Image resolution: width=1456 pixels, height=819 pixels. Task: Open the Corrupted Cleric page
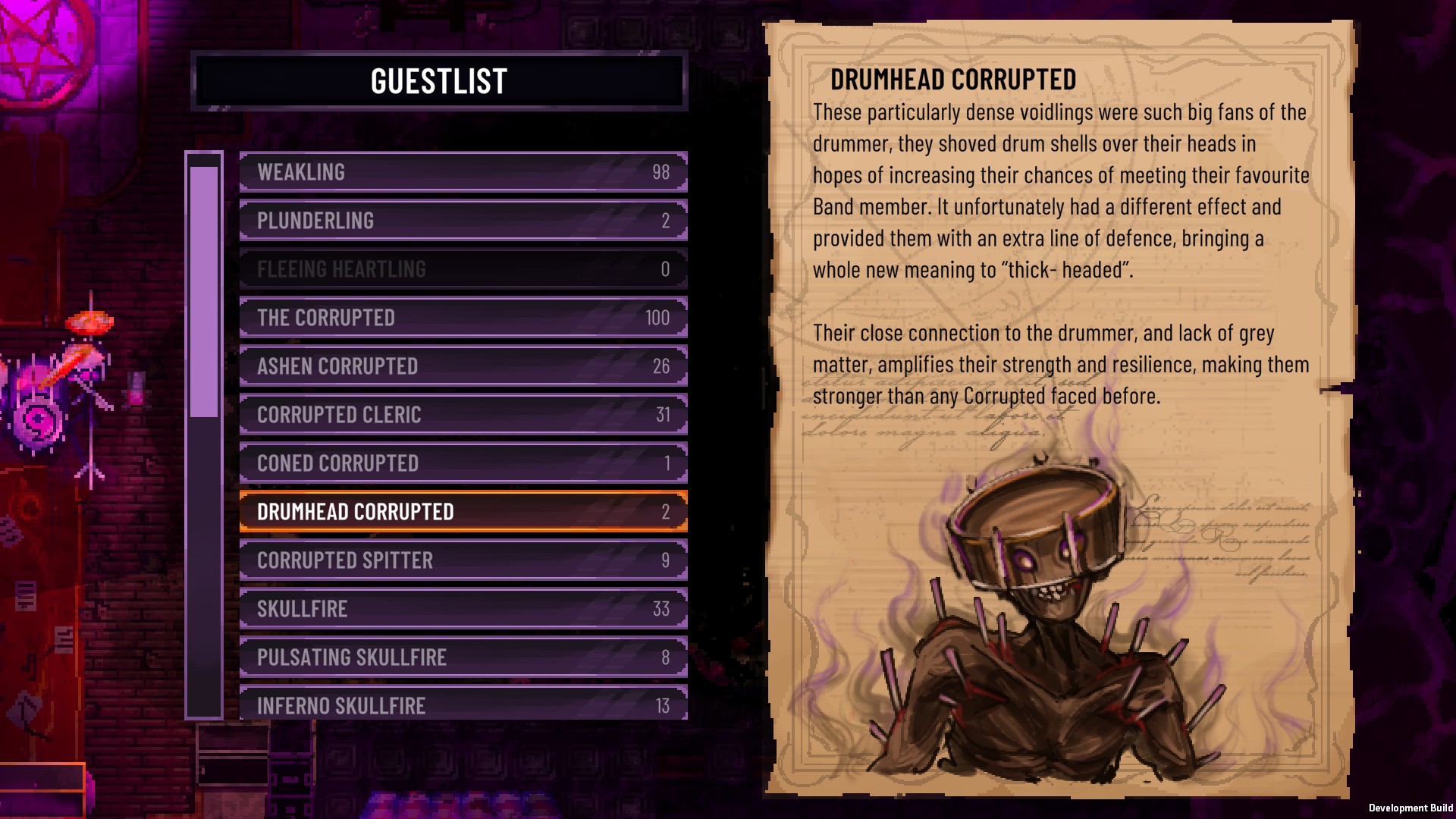463,415
